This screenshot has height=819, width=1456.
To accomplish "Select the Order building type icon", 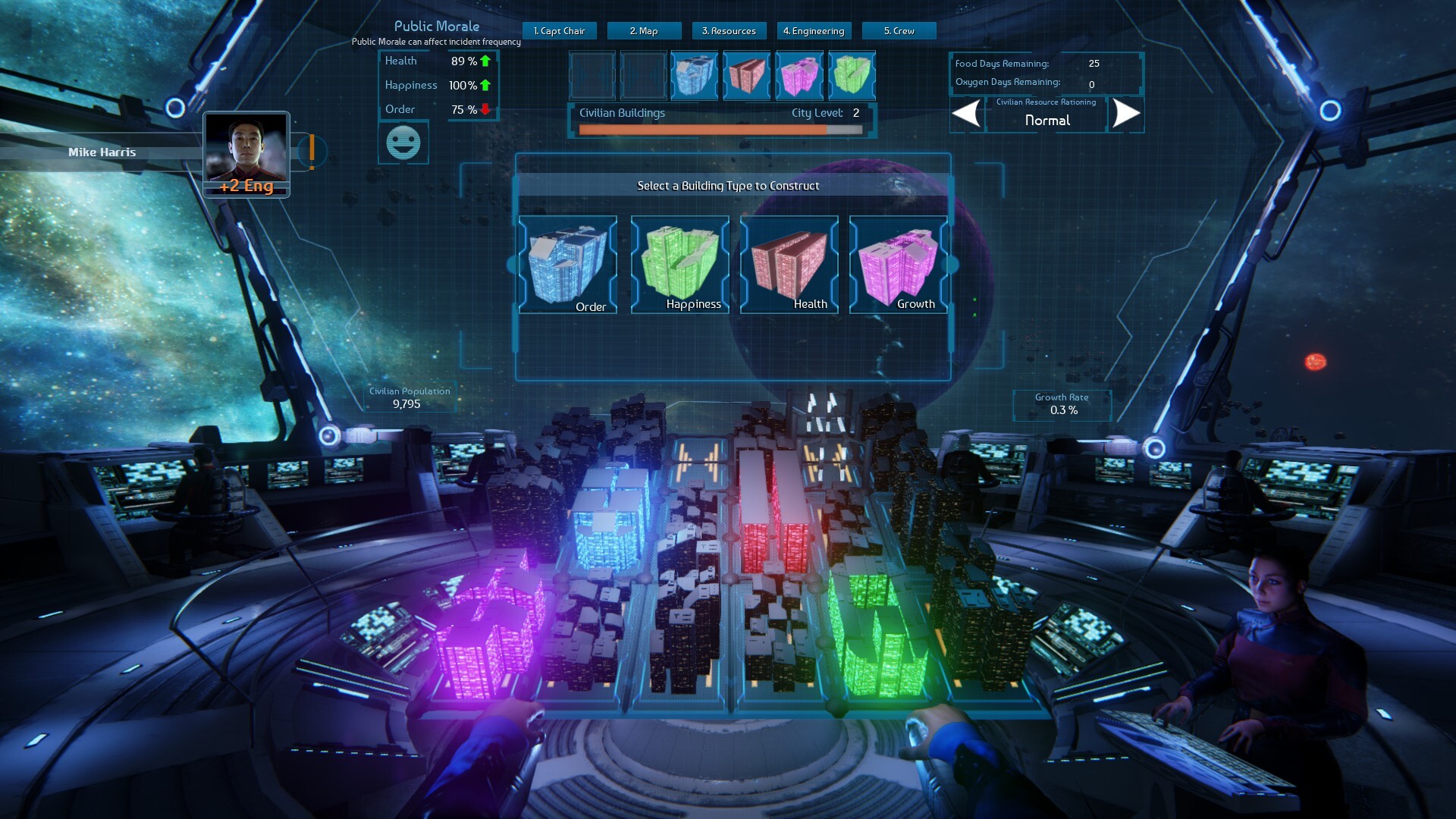I will (567, 264).
